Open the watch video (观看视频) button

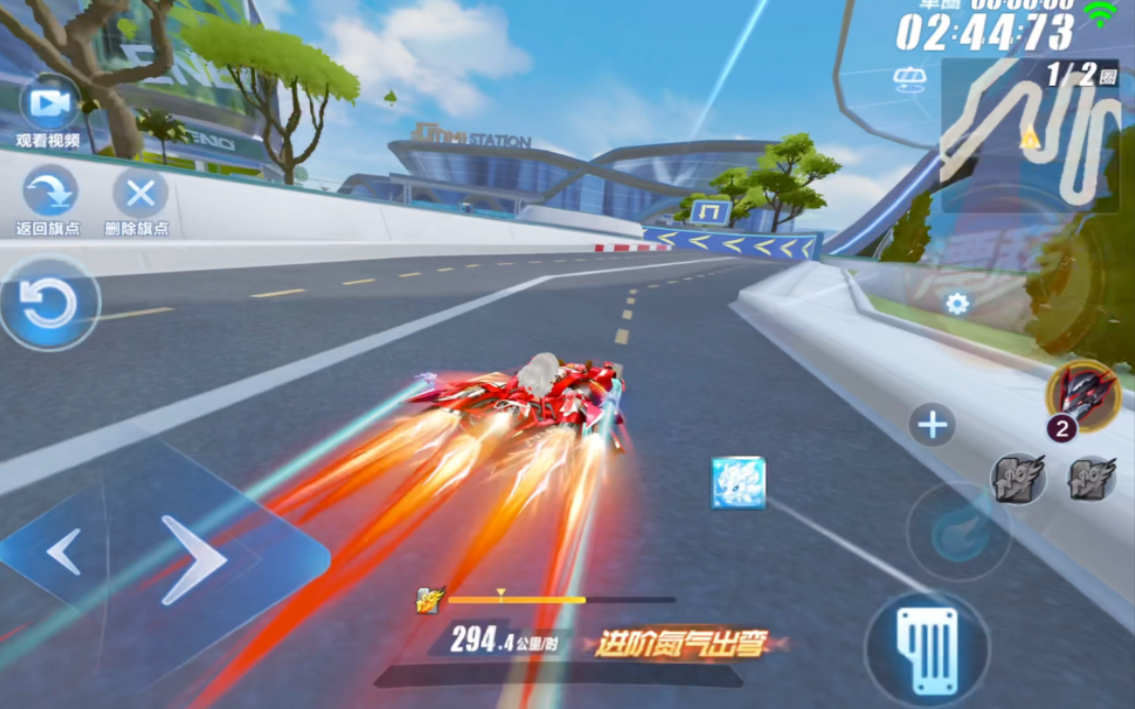coord(48,103)
